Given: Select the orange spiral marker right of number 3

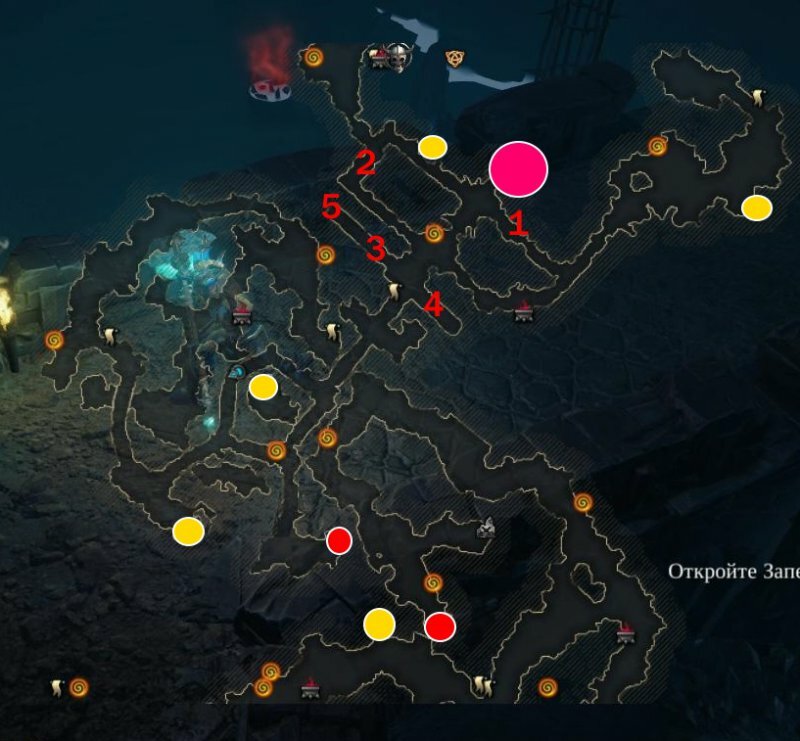Looking at the screenshot, I should tap(434, 233).
